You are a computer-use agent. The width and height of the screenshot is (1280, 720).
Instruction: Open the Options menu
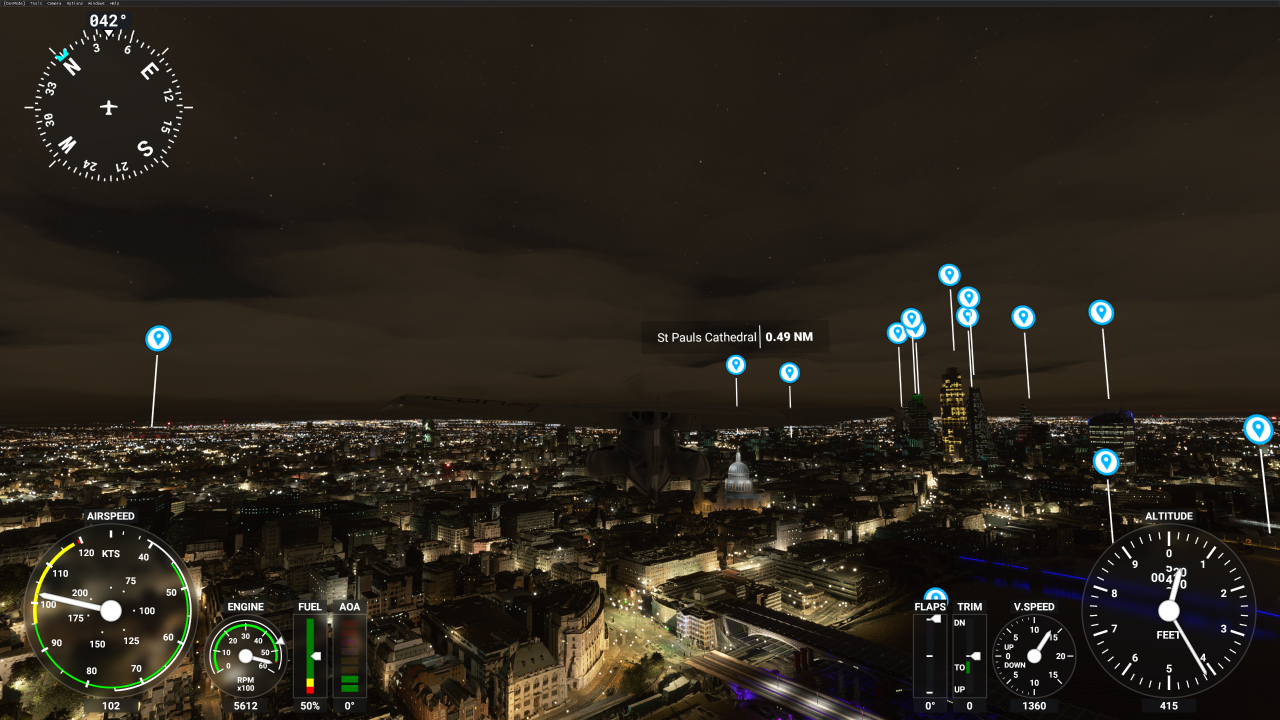coord(74,3)
